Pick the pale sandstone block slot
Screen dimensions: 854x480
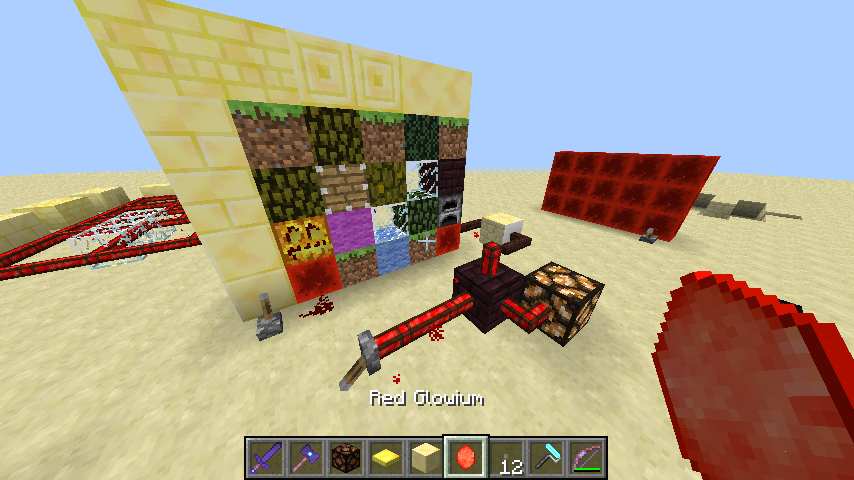pos(426,457)
